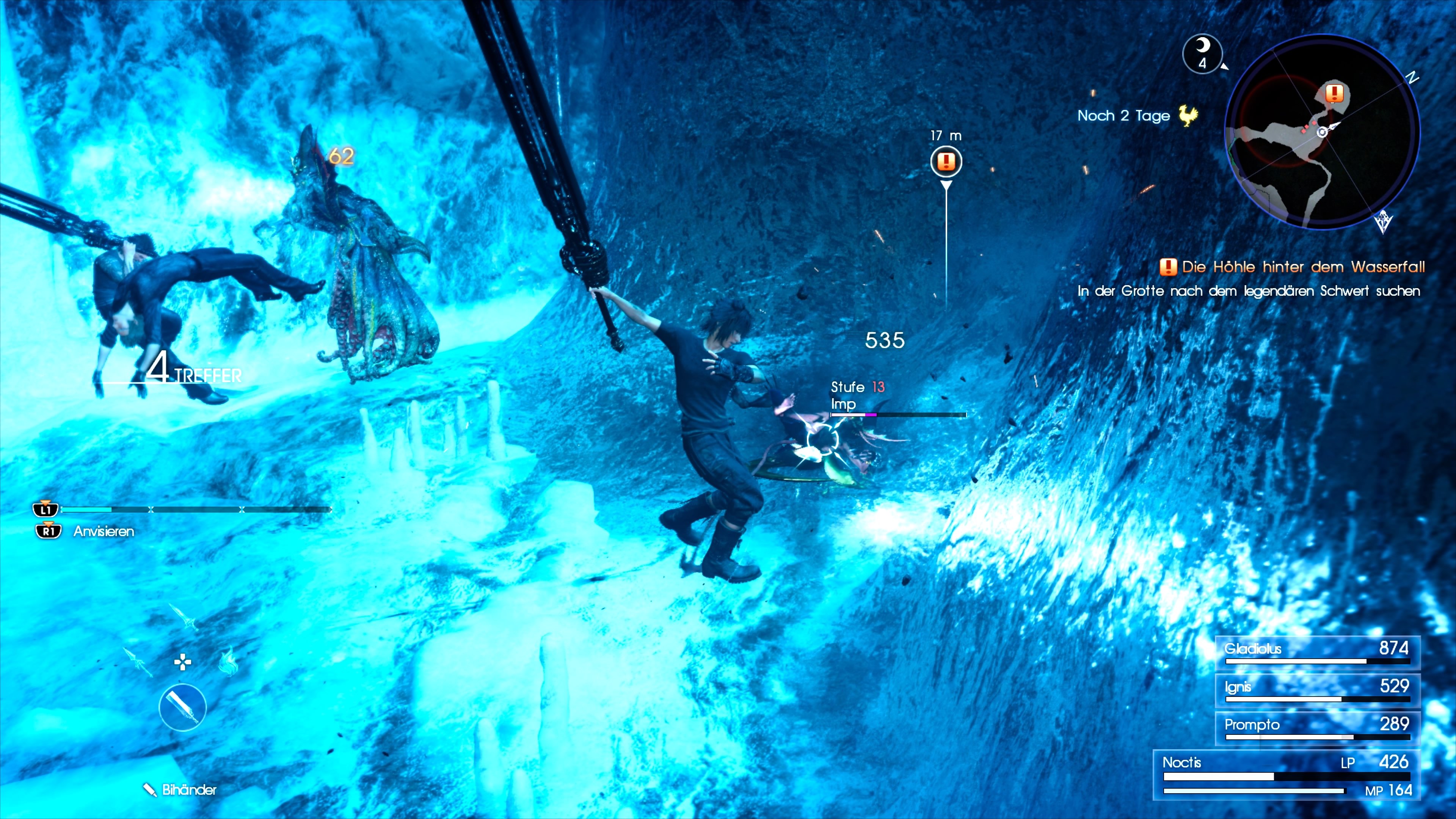Click the d-pad cross icon in the weapon selector

183,662
